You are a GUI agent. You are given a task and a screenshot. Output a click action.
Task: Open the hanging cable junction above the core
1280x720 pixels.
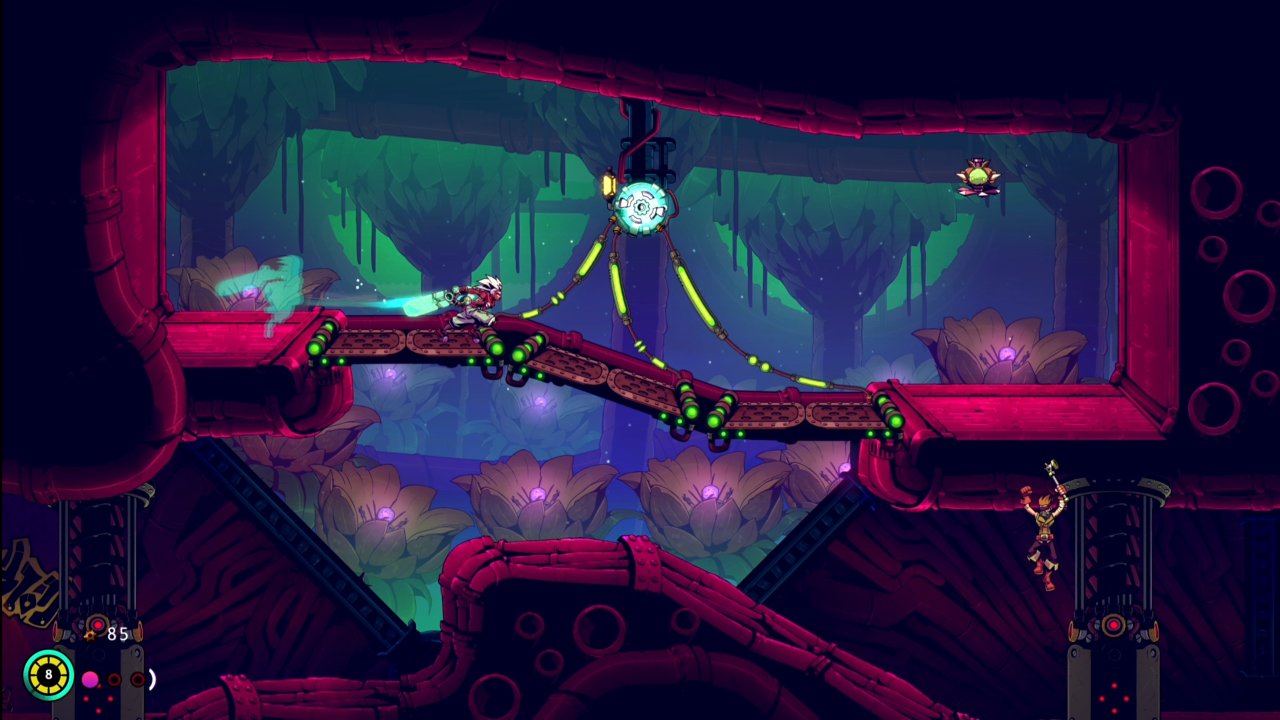pos(648,155)
